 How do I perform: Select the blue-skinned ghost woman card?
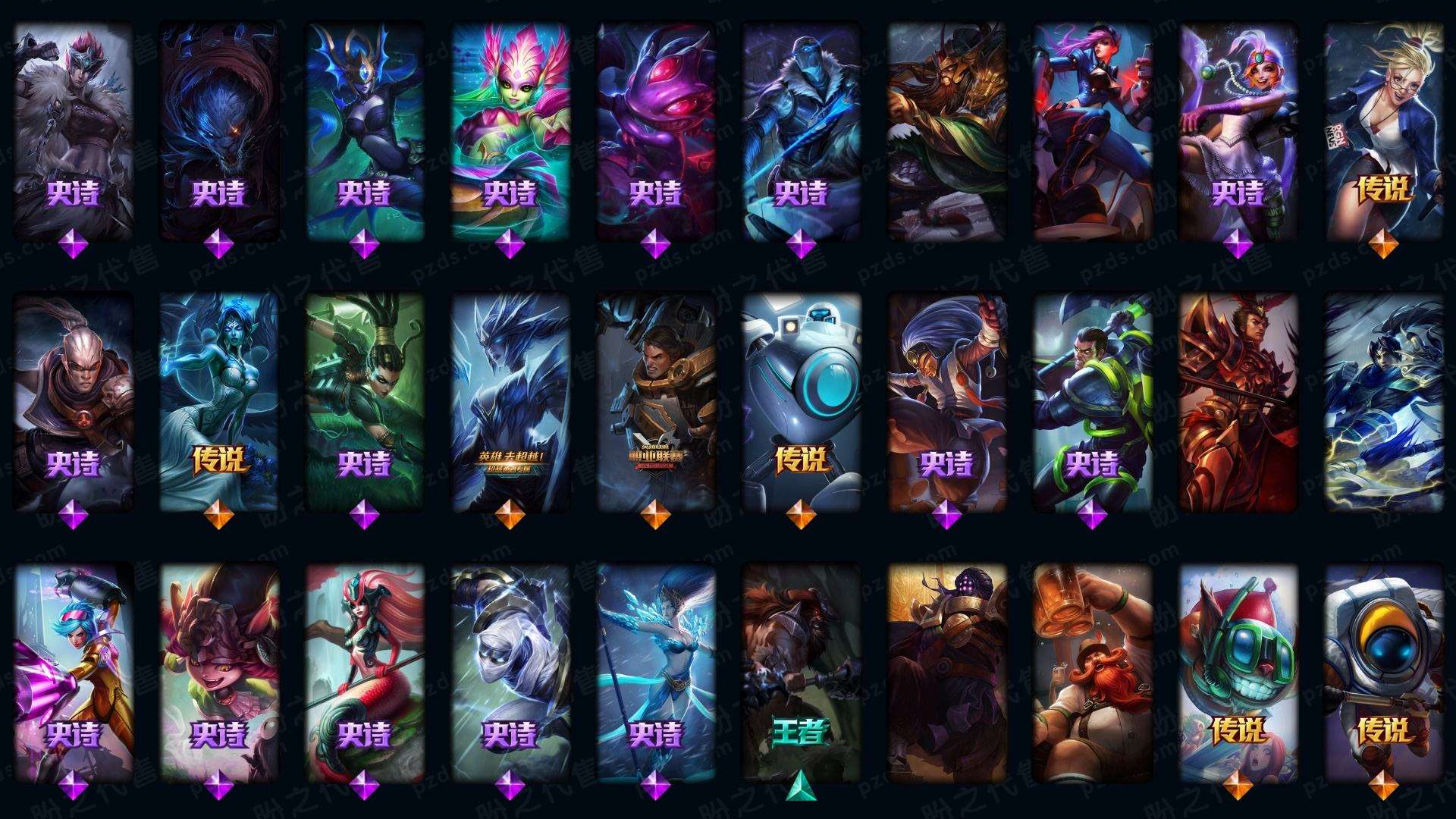point(218,402)
